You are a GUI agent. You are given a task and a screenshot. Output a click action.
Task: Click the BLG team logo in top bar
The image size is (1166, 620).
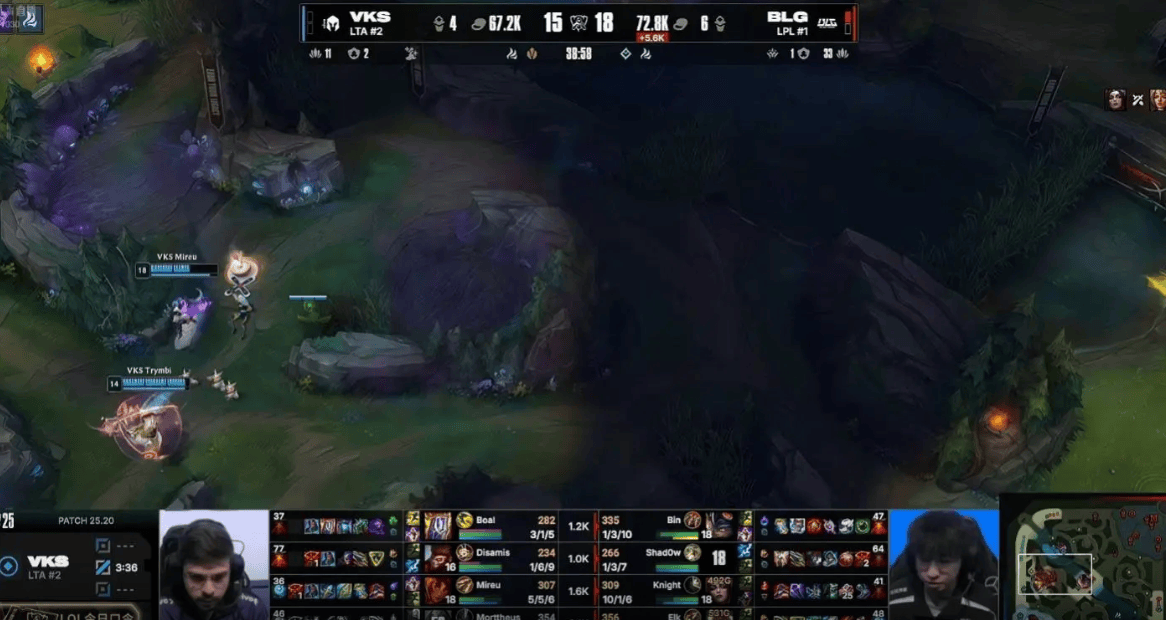tap(827, 23)
